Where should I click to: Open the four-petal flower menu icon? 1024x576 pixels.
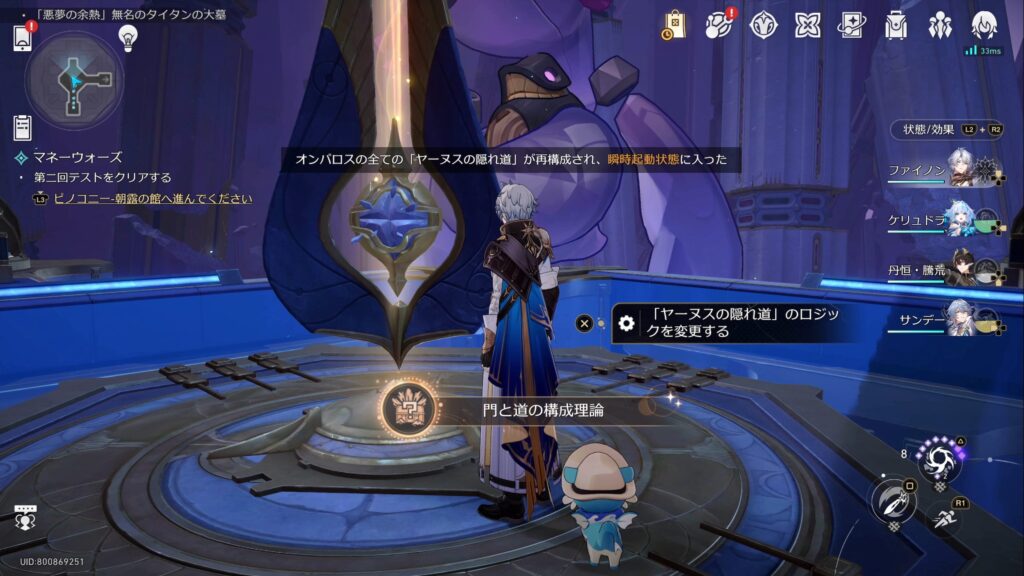click(807, 25)
